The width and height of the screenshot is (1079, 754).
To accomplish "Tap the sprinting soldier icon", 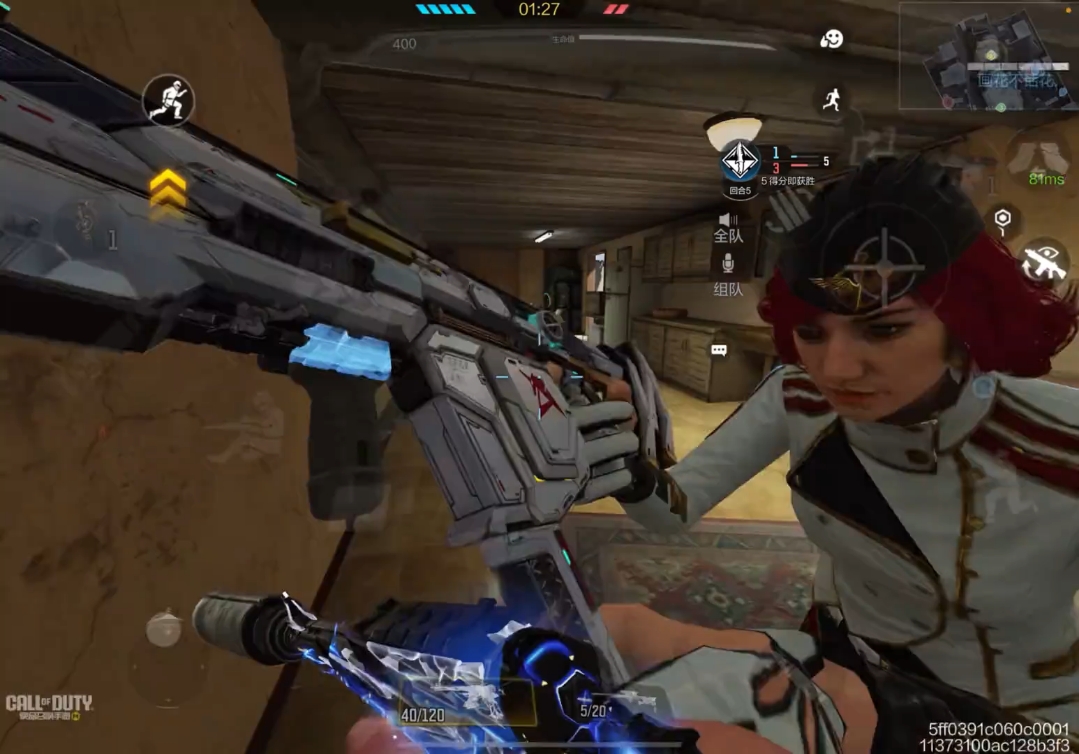I will pos(167,100).
